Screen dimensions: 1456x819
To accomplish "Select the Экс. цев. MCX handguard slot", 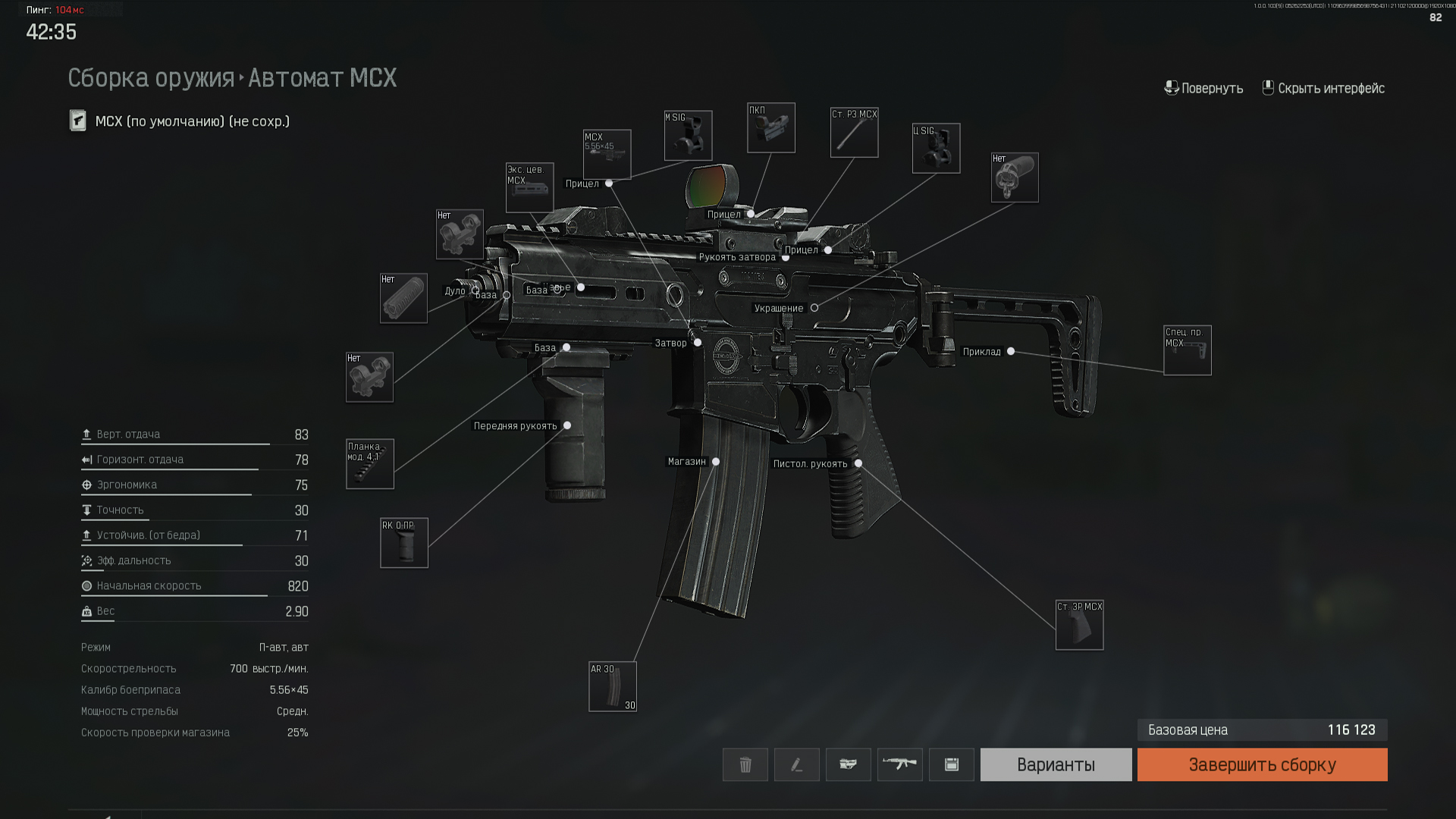I will pyautogui.click(x=529, y=188).
